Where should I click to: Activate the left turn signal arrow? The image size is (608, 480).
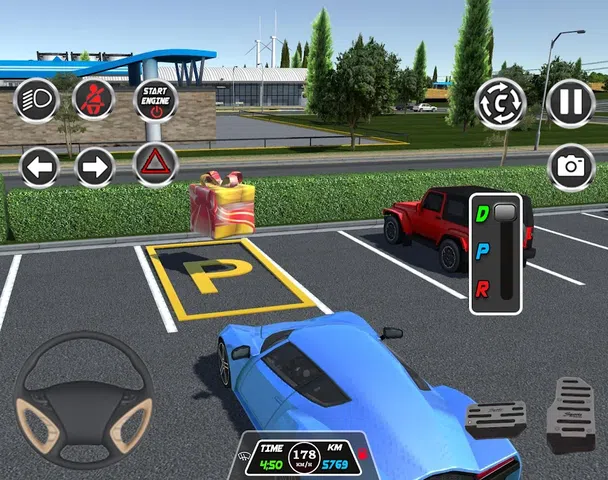click(x=39, y=166)
